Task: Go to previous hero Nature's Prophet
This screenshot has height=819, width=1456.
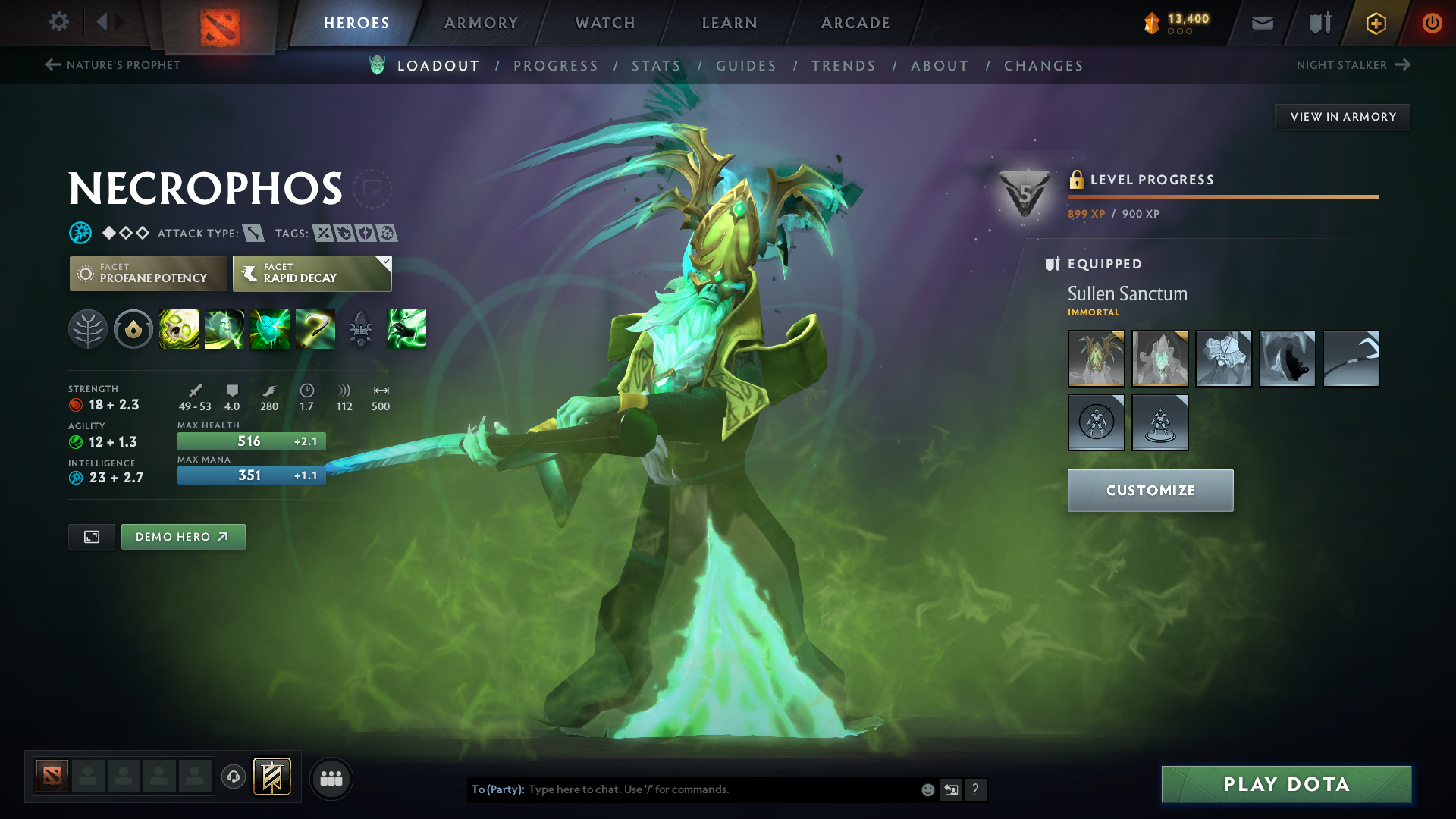Action: (113, 65)
